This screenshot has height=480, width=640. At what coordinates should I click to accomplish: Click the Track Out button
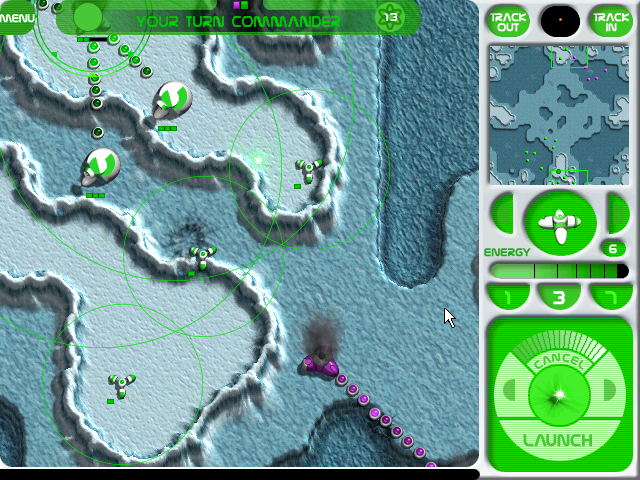pos(508,19)
